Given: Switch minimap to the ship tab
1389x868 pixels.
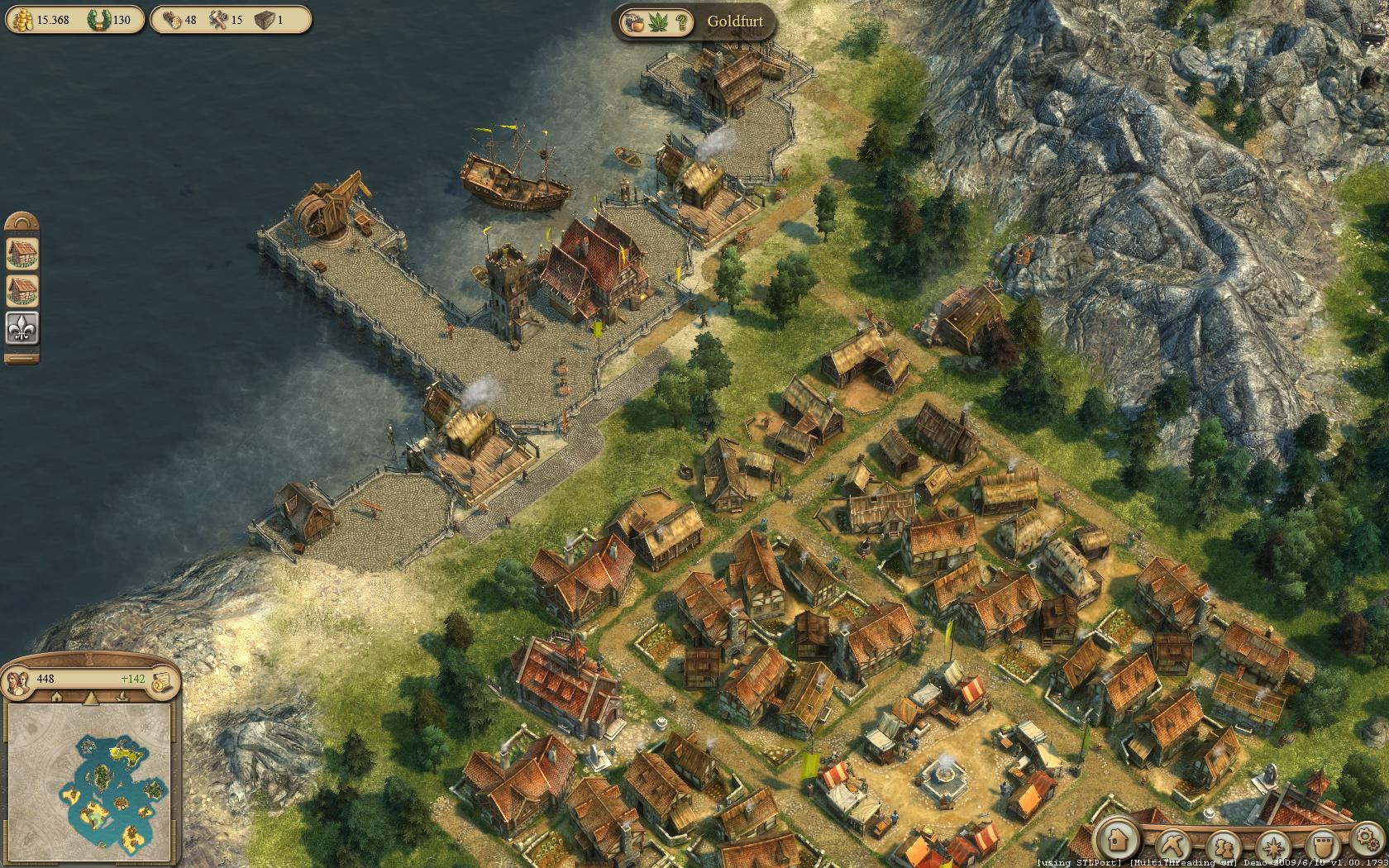Looking at the screenshot, I should (124, 698).
